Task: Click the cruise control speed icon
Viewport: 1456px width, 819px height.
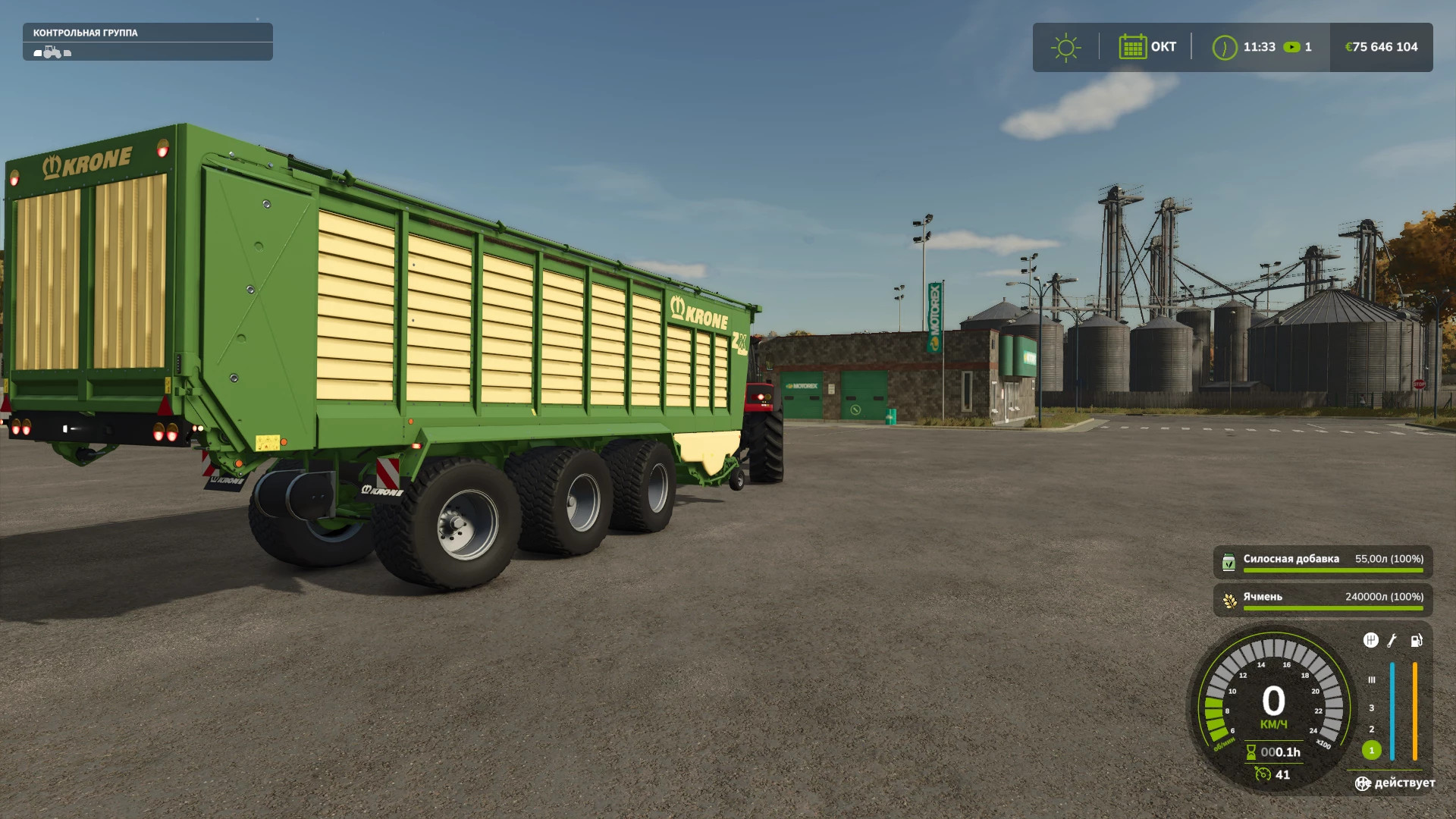Action: click(x=1263, y=774)
